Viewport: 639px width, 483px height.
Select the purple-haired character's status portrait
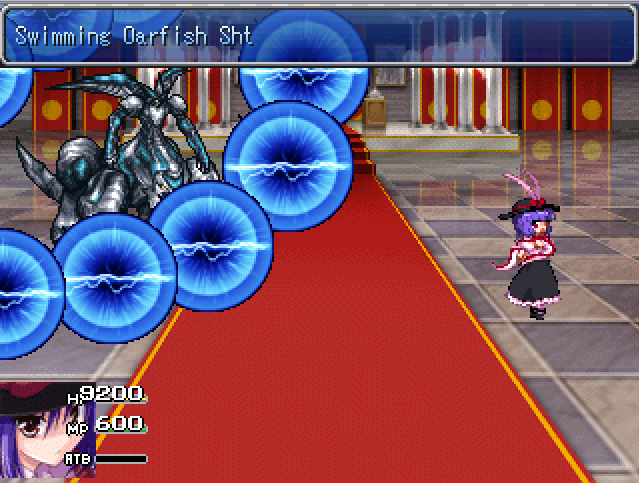click(47, 432)
